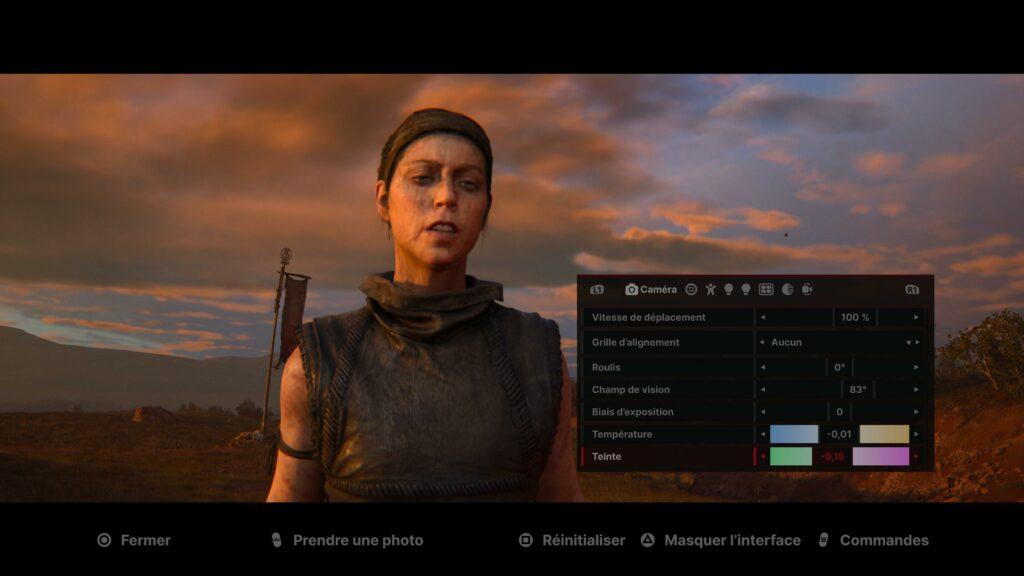Image resolution: width=1024 pixels, height=576 pixels.
Task: Click the yellow Température swatch
Action: tap(884, 434)
